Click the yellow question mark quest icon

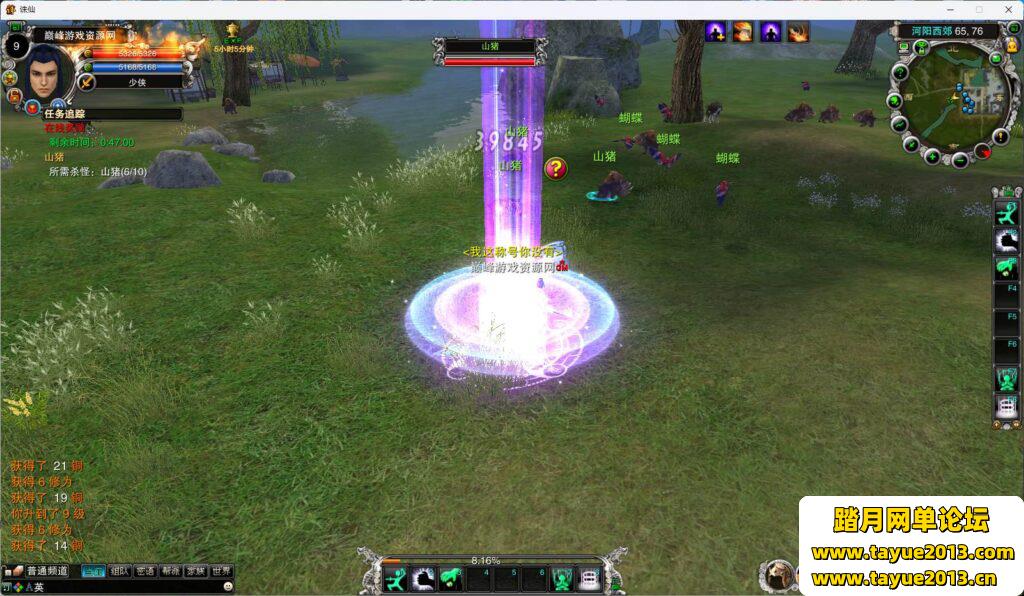point(556,168)
